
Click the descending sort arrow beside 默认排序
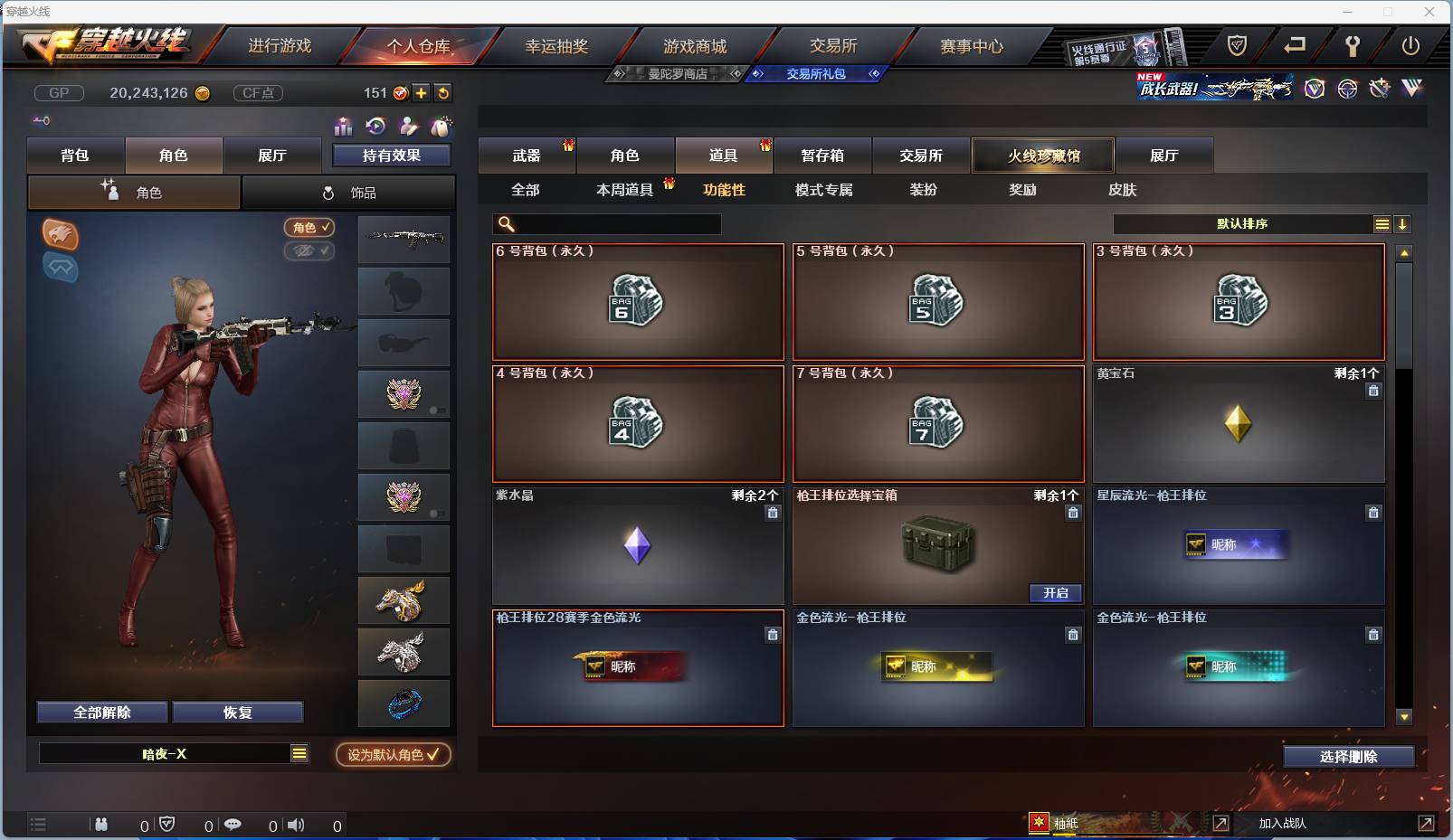(x=1403, y=223)
